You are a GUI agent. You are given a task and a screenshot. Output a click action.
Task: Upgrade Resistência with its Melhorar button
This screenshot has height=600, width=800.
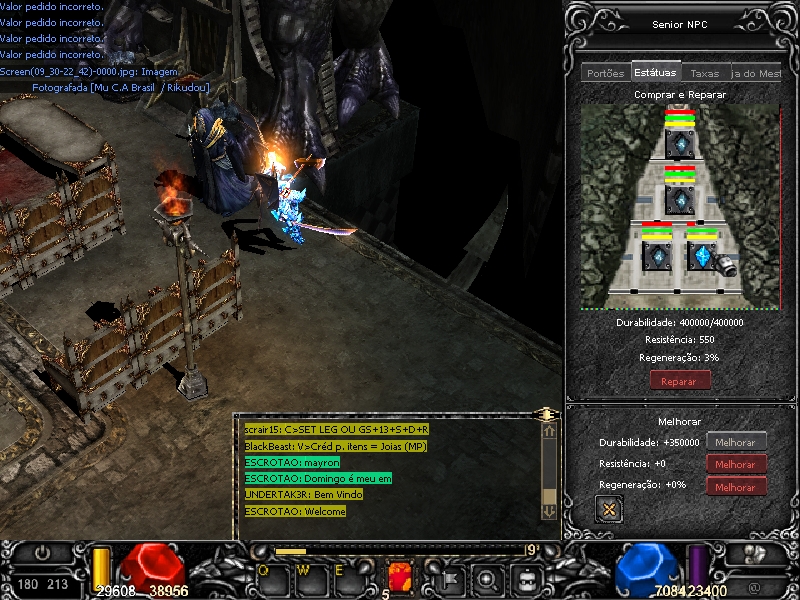tap(736, 464)
